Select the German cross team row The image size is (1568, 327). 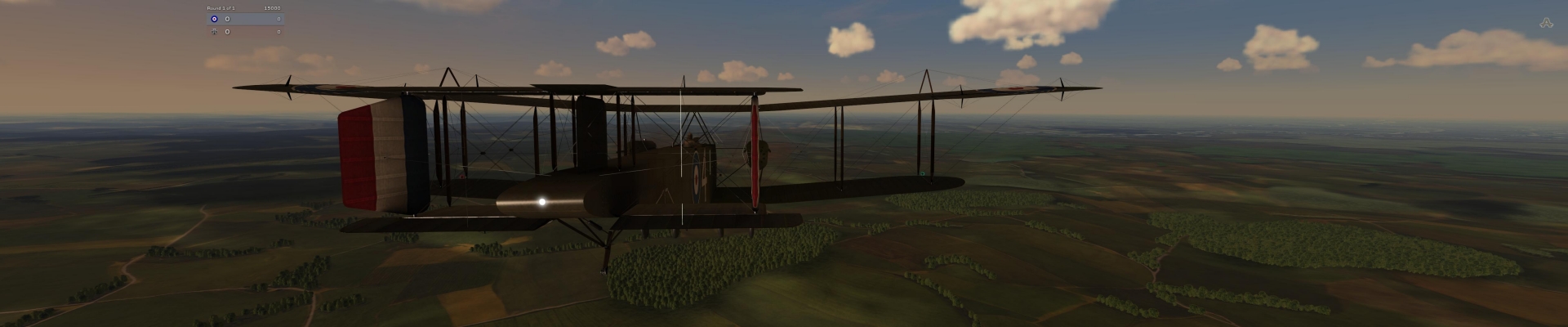245,32
